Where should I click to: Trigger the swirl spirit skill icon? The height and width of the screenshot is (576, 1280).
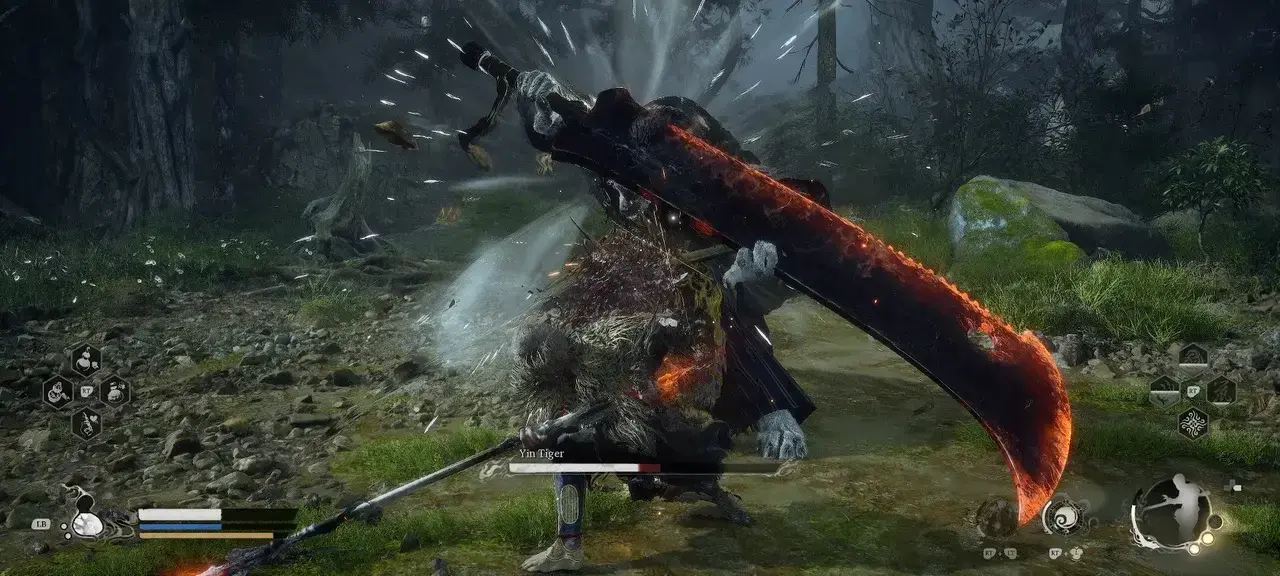(1061, 516)
